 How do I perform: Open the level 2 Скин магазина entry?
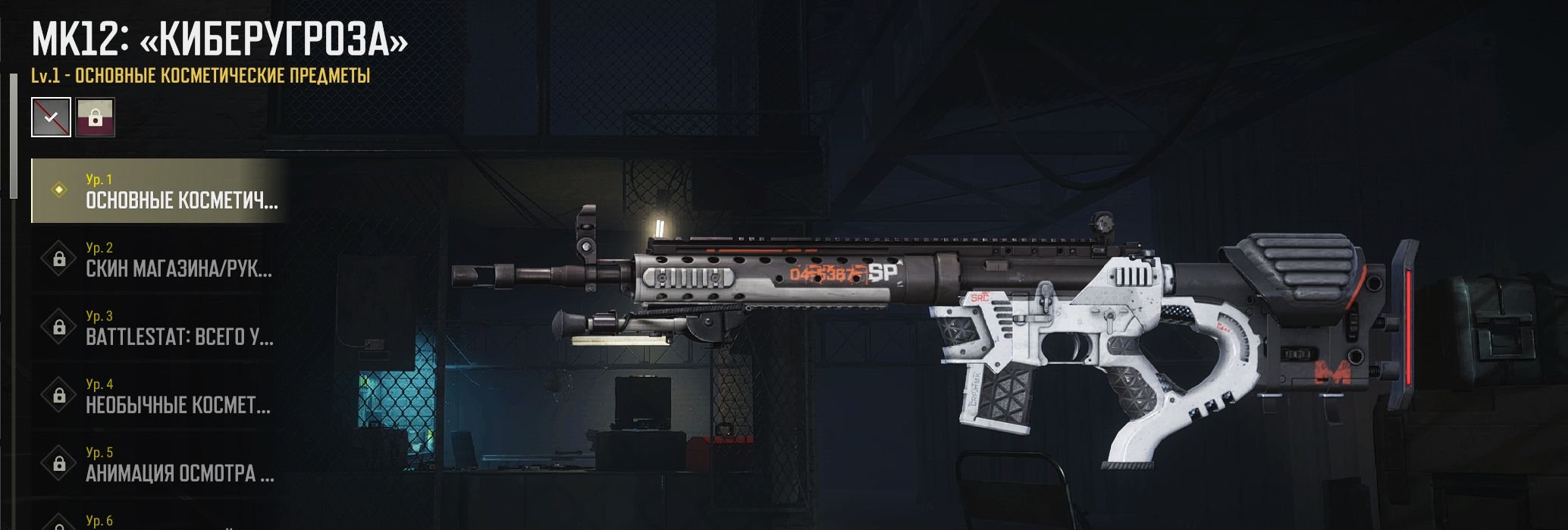159,259
